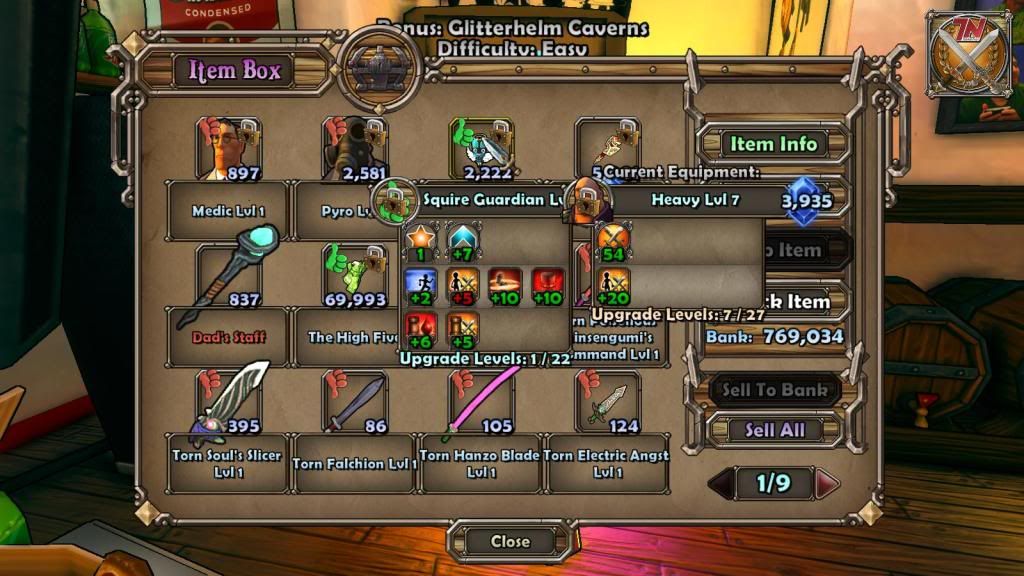This screenshot has height=576, width=1024.
Task: Choose the Dad's Staff item
Action: pyautogui.click(x=228, y=274)
